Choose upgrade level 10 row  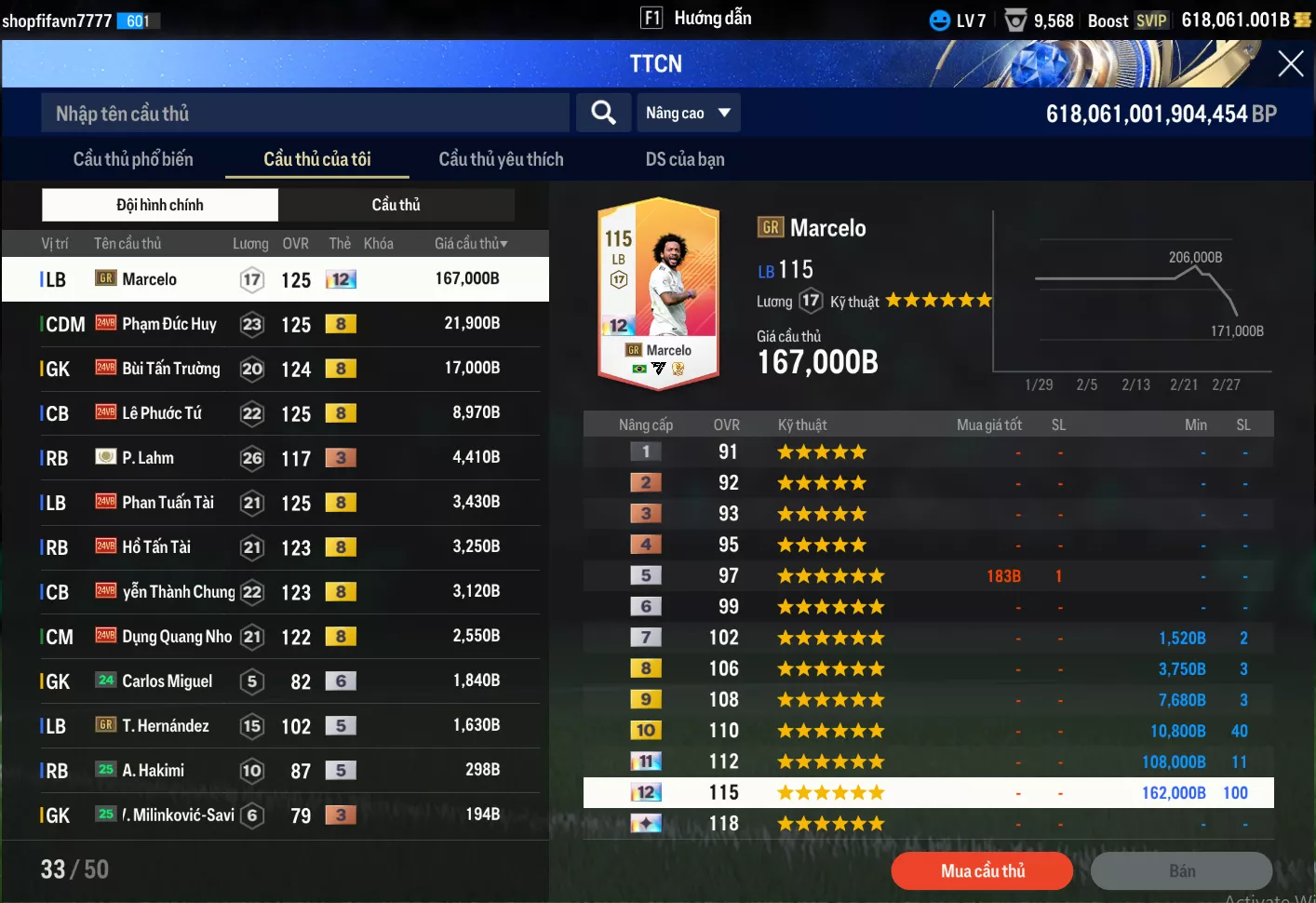tap(928, 731)
